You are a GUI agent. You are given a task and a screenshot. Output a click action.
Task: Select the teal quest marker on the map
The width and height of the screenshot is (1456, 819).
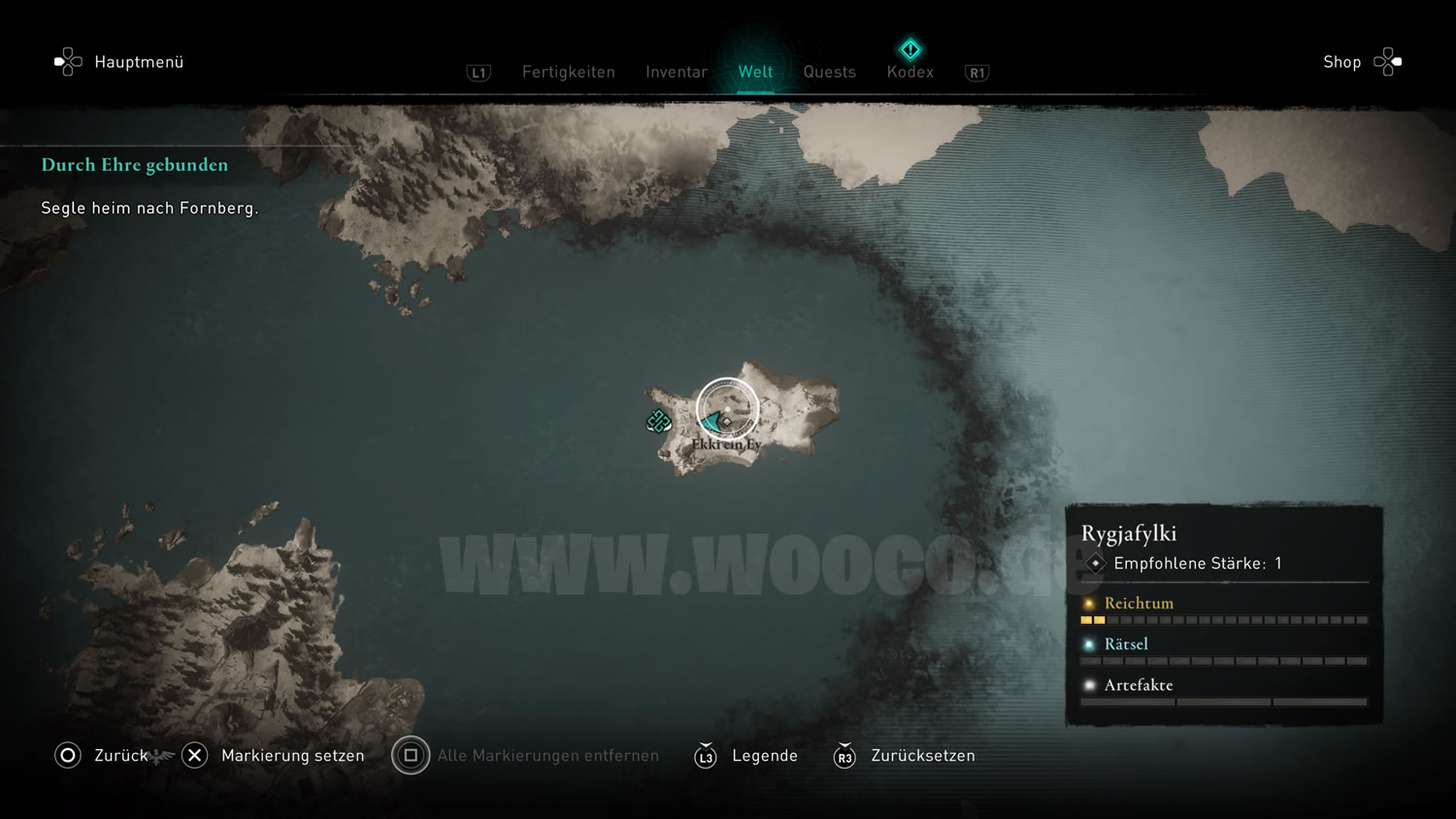coord(658,421)
